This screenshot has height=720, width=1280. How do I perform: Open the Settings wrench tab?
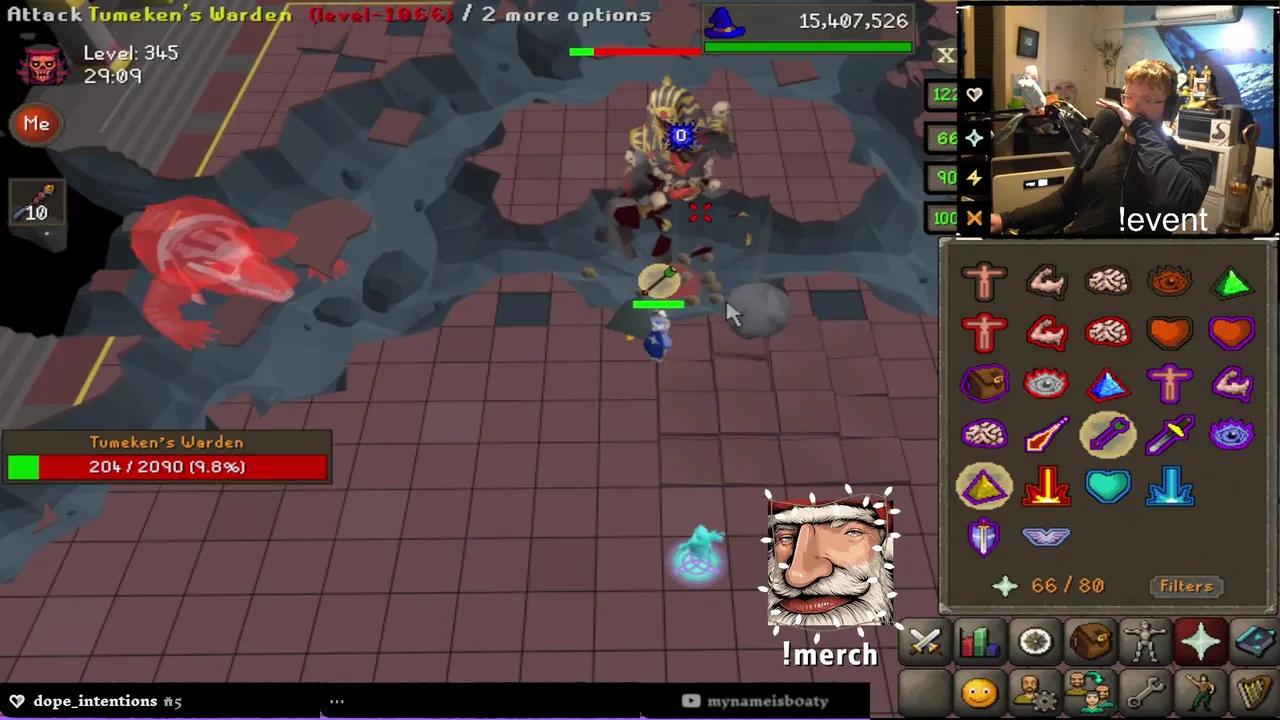coord(1145,690)
